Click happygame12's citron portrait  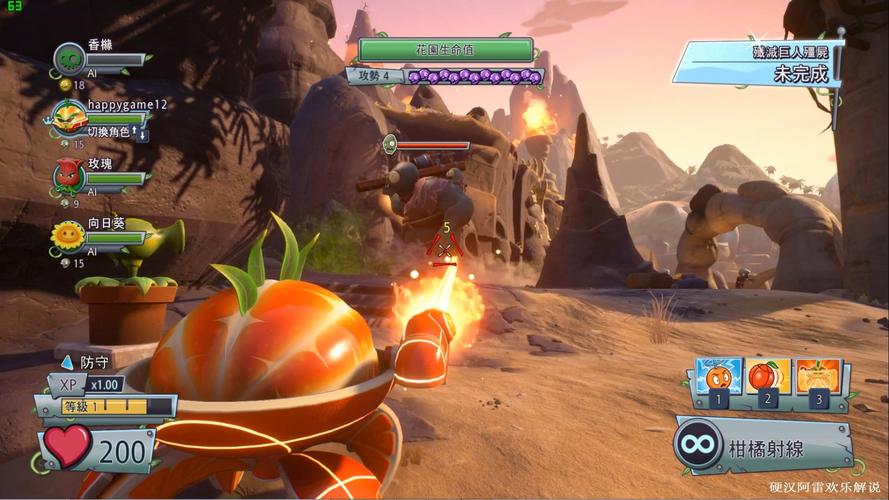click(69, 118)
